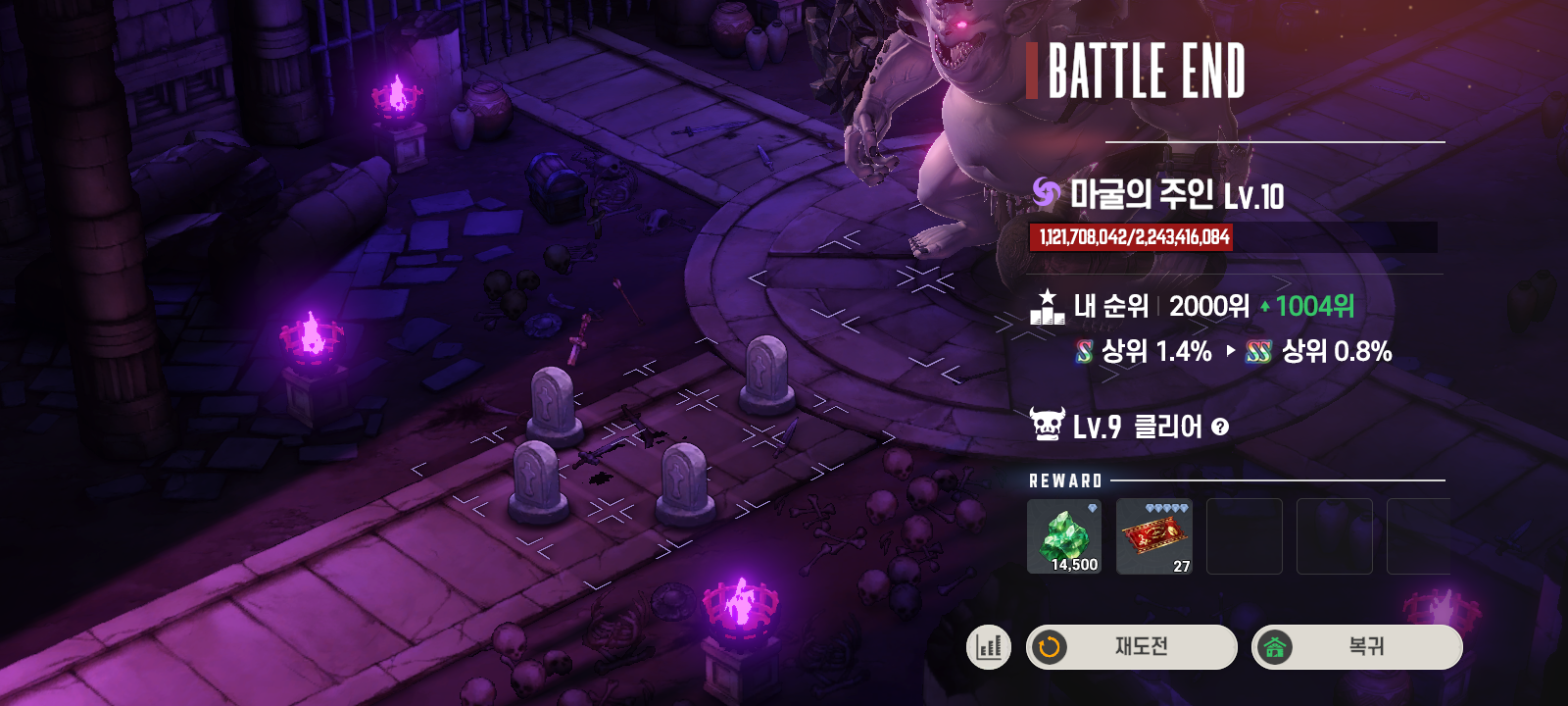Inspect the green crystal reward item

1064,536
